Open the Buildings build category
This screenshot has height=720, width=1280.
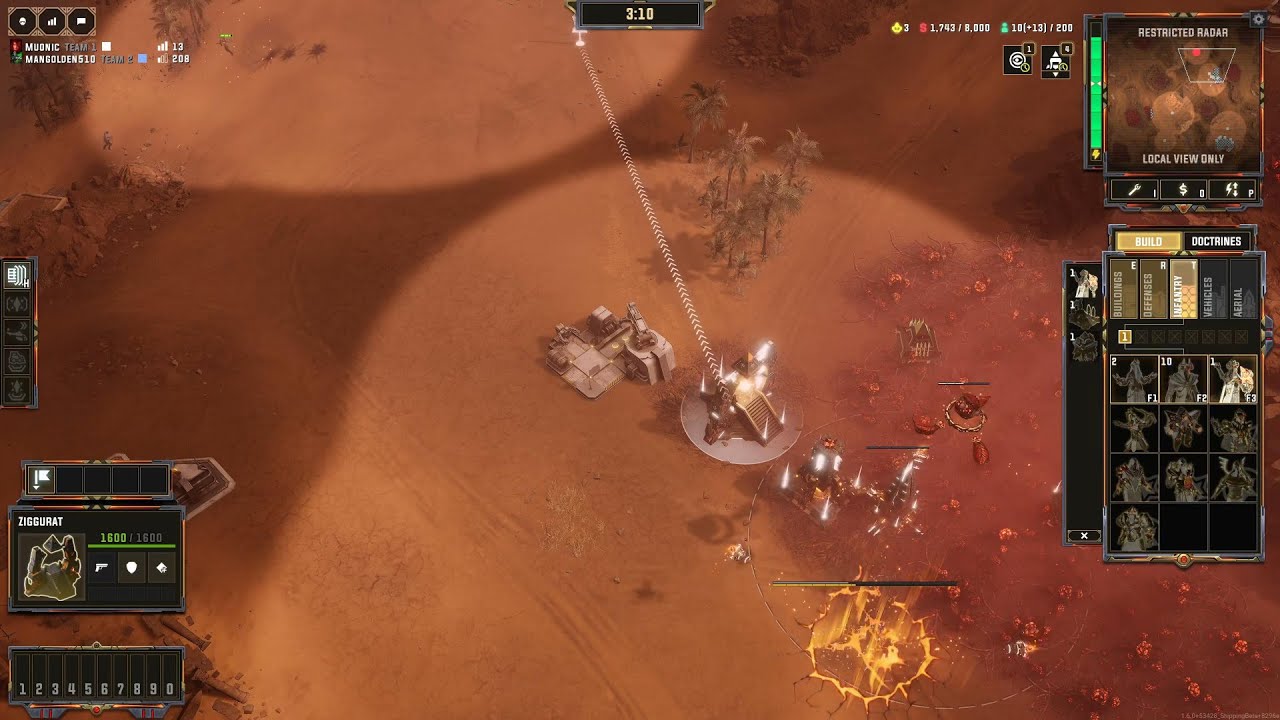1124,290
